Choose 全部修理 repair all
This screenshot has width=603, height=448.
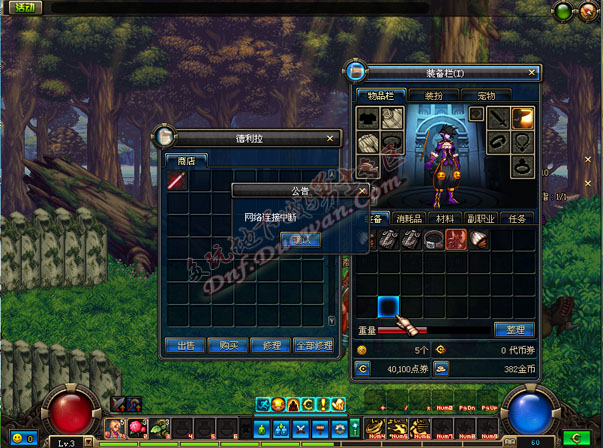click(x=313, y=345)
